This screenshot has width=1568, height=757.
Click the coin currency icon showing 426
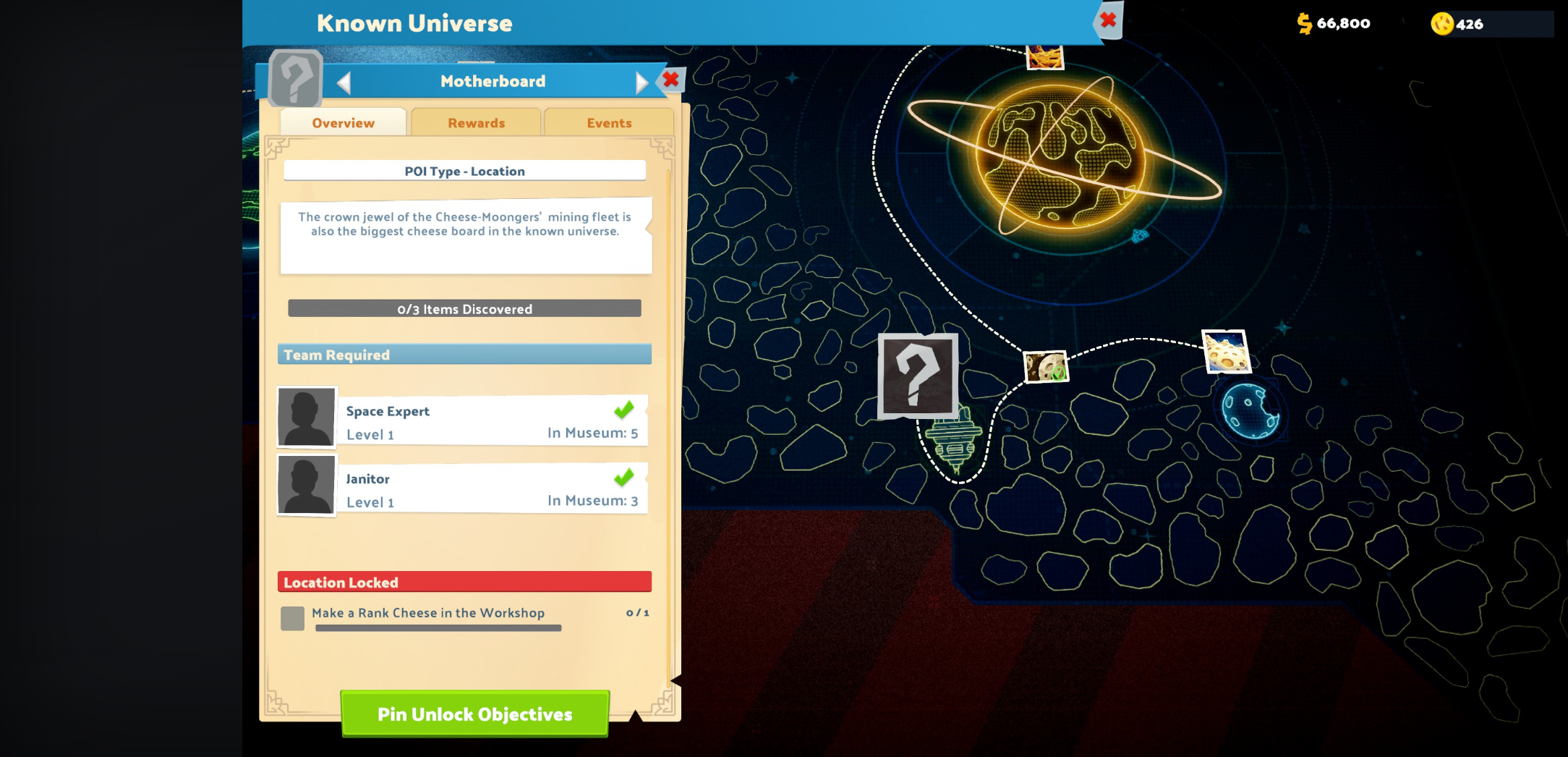1441,23
